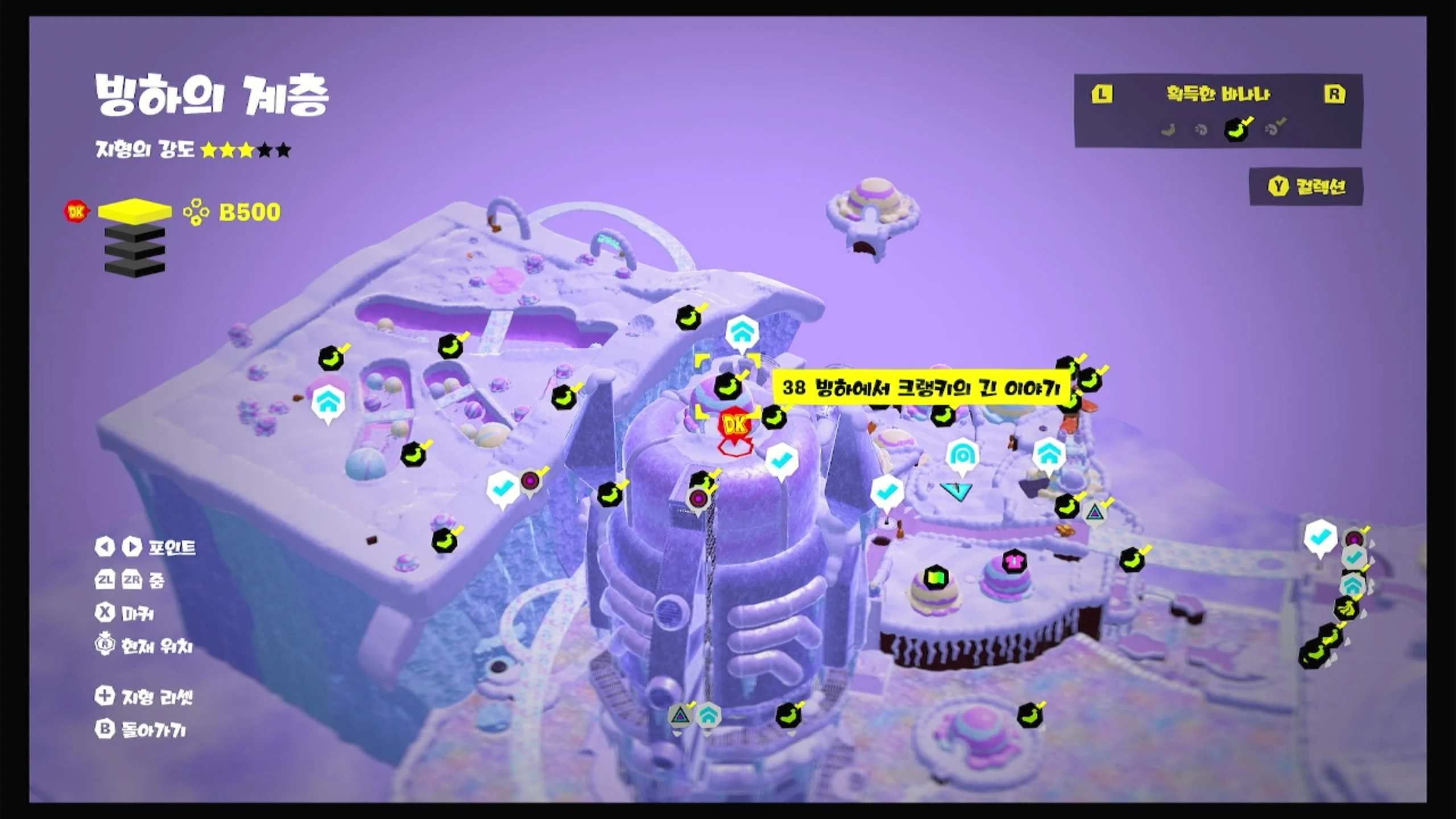Screen dimensions: 1456x819
Task: Select the highlighted collected-banana filter icon
Action: (x=1236, y=129)
